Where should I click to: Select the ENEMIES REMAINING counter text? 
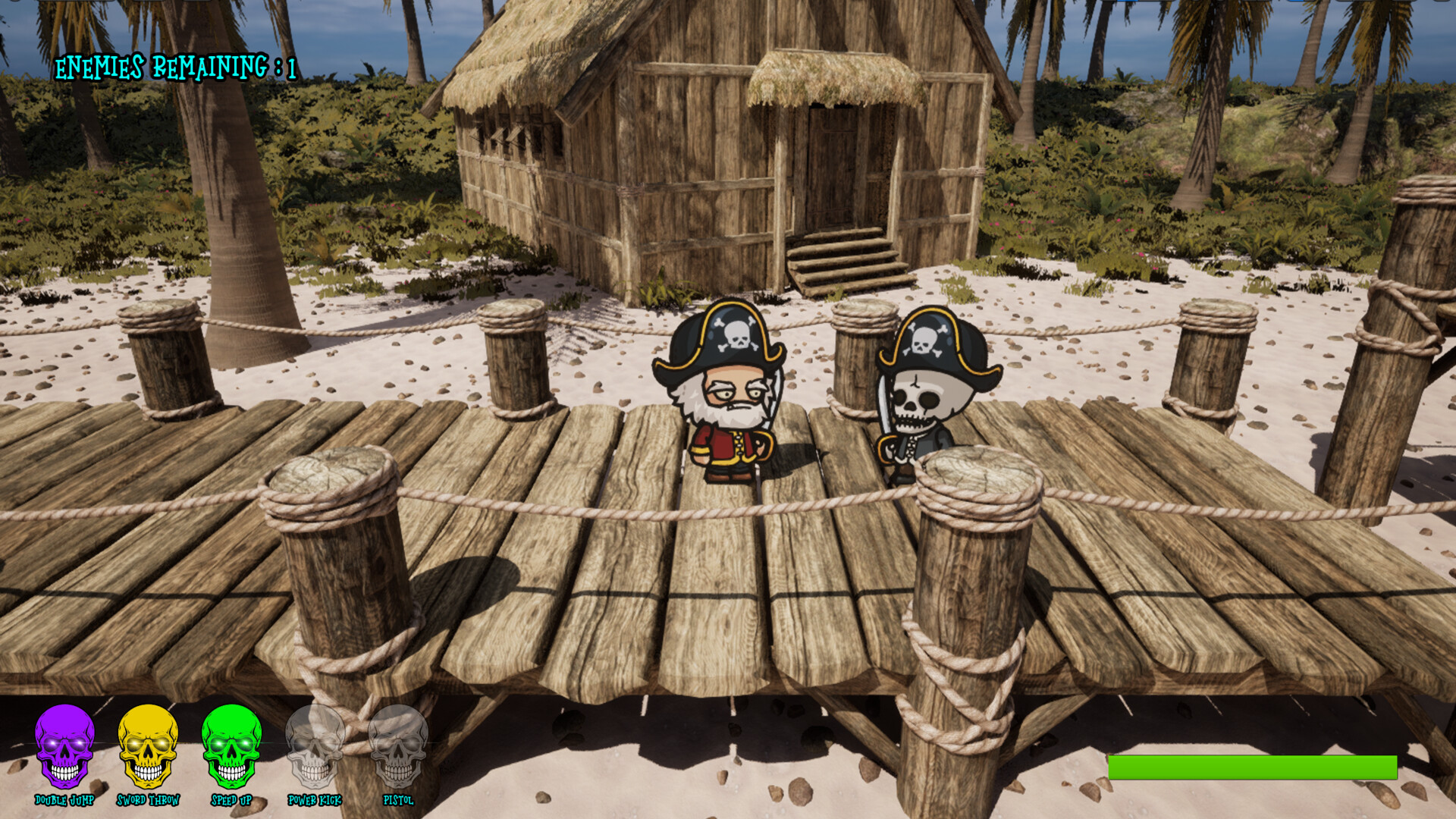point(176,68)
